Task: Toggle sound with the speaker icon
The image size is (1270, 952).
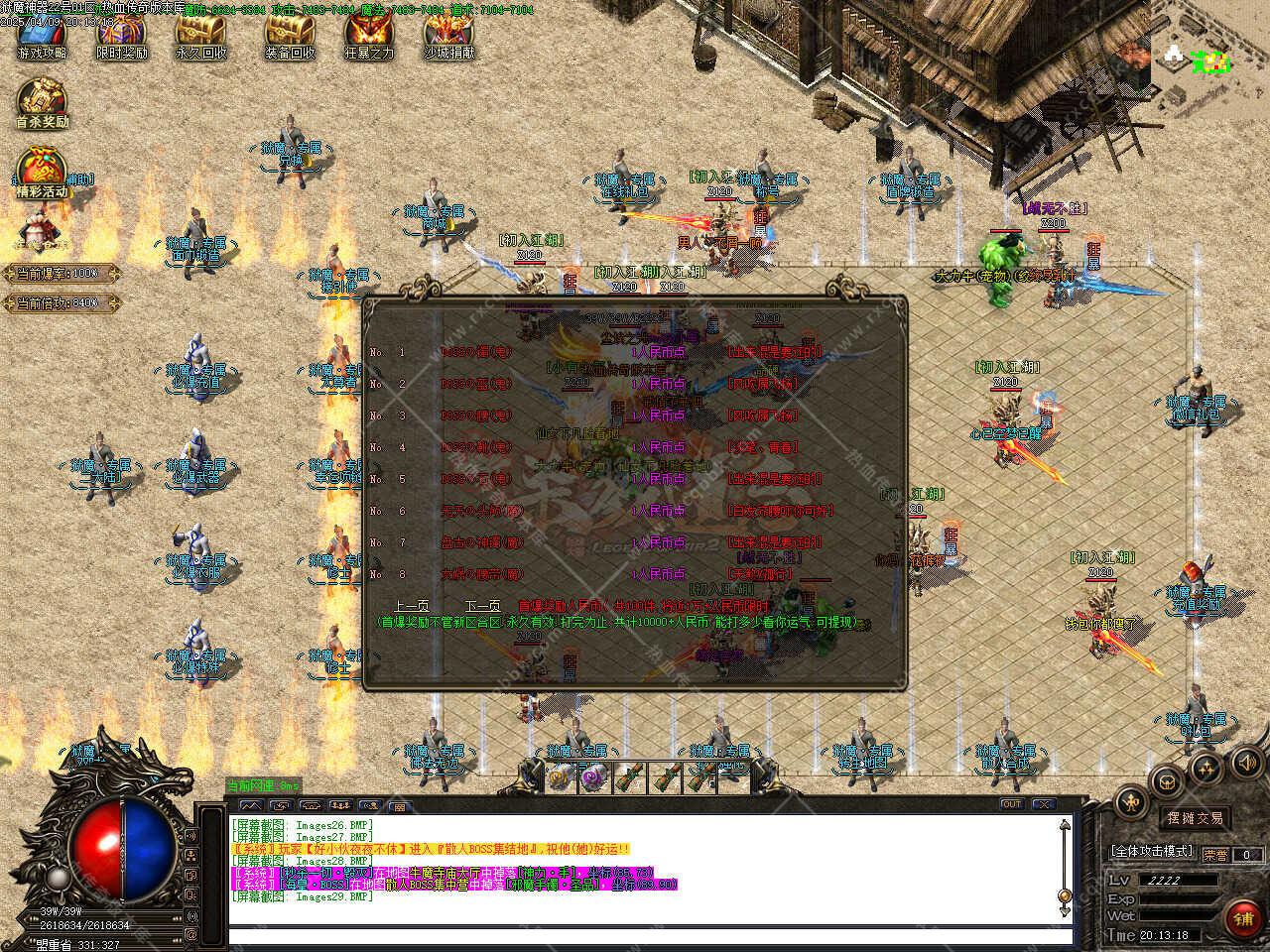Action: (1246, 762)
